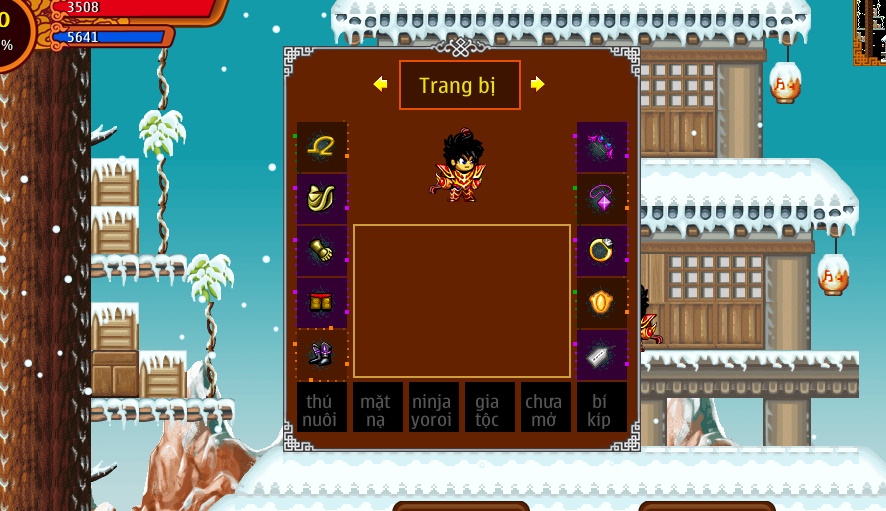Select the purple boots equipment slot
This screenshot has width=886, height=511.
point(322,355)
